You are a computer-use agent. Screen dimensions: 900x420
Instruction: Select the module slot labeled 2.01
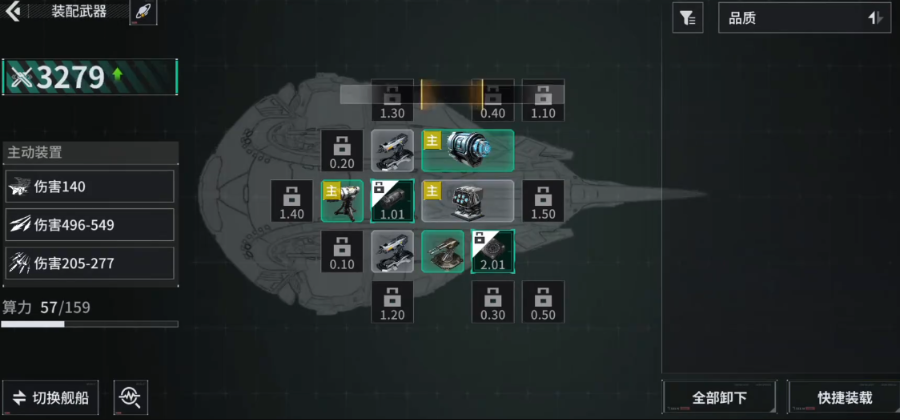[x=493, y=251]
